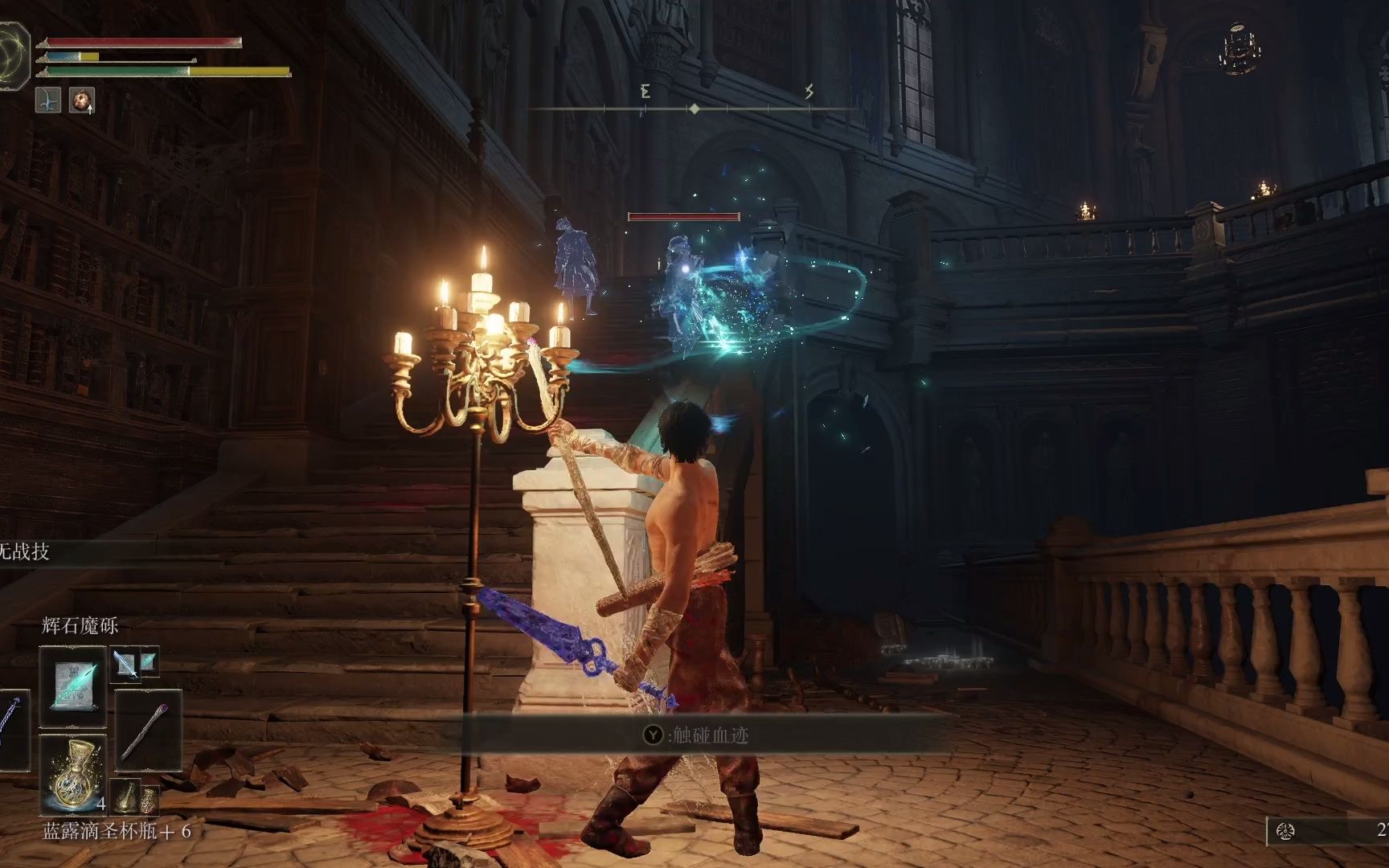Inspect the brown orb buff icon with arrow
The height and width of the screenshot is (868, 1389).
pyautogui.click(x=81, y=100)
